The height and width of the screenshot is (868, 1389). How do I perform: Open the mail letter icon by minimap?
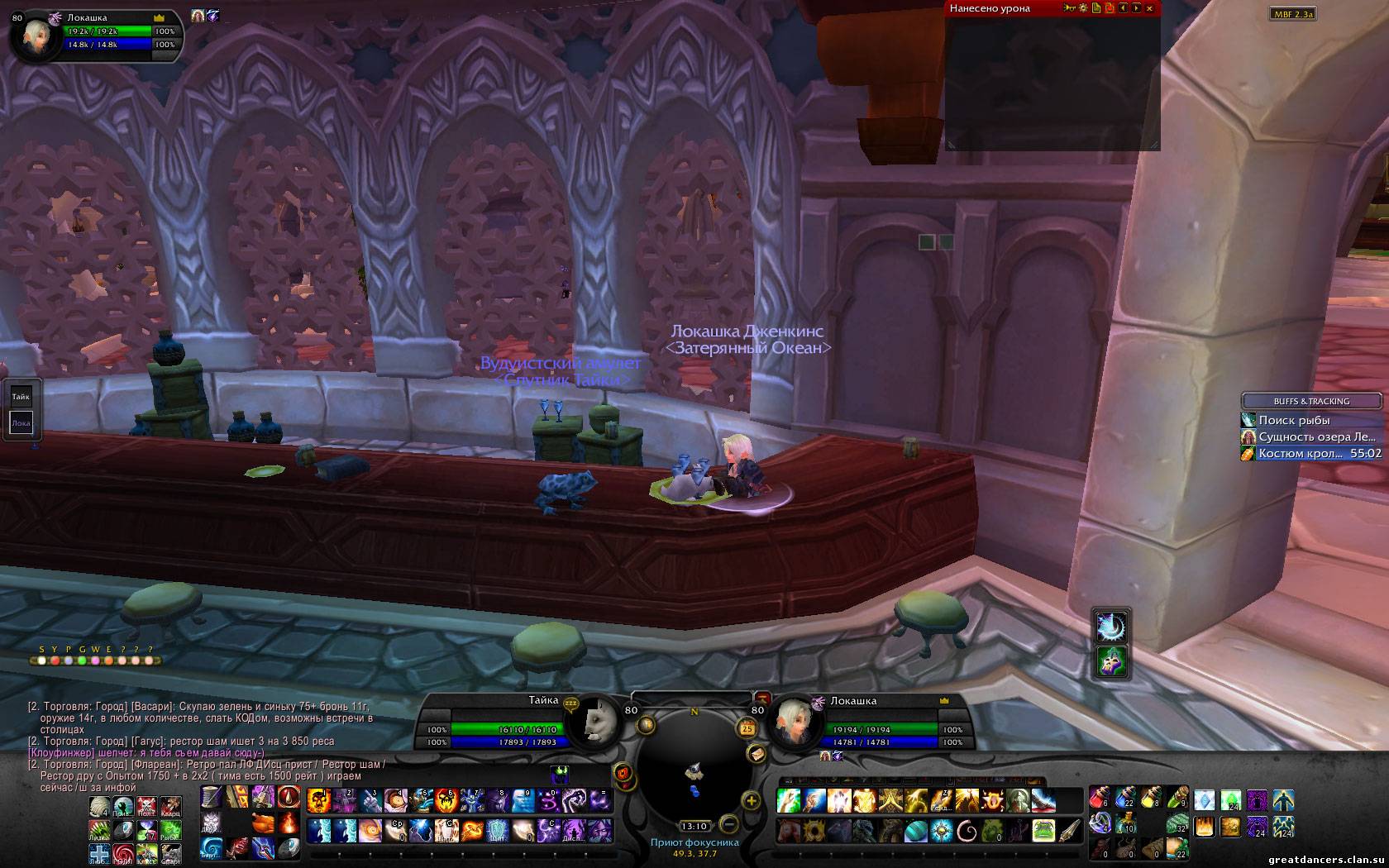755,754
